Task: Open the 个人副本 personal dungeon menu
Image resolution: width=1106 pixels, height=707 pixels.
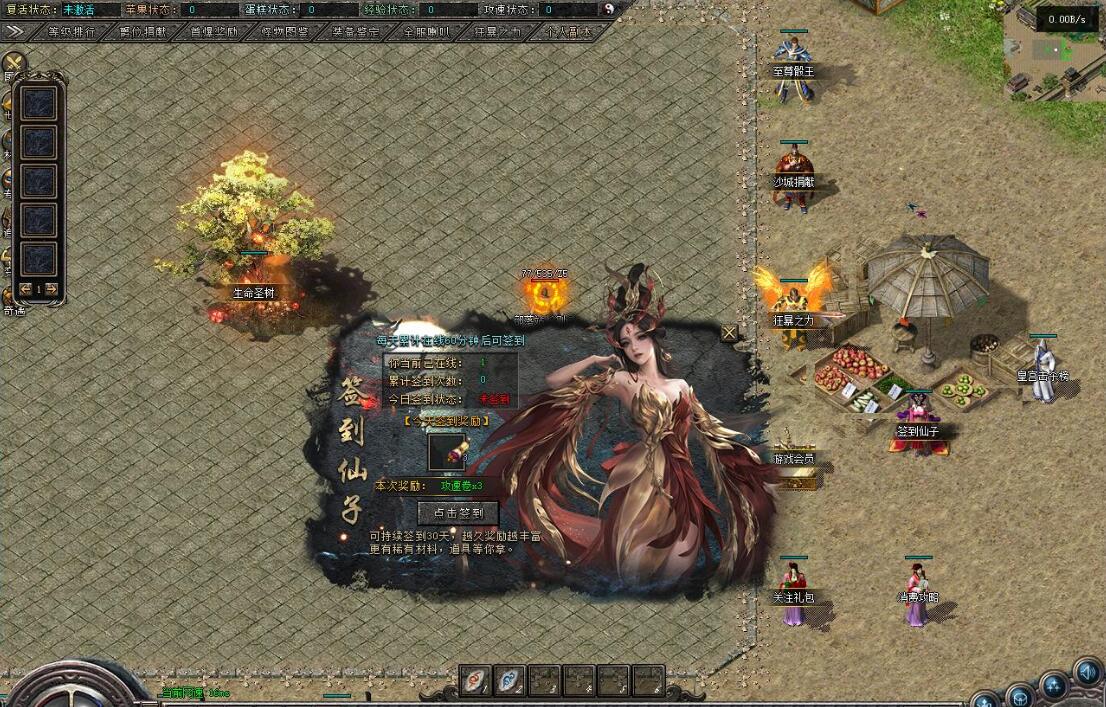Action: [x=567, y=31]
